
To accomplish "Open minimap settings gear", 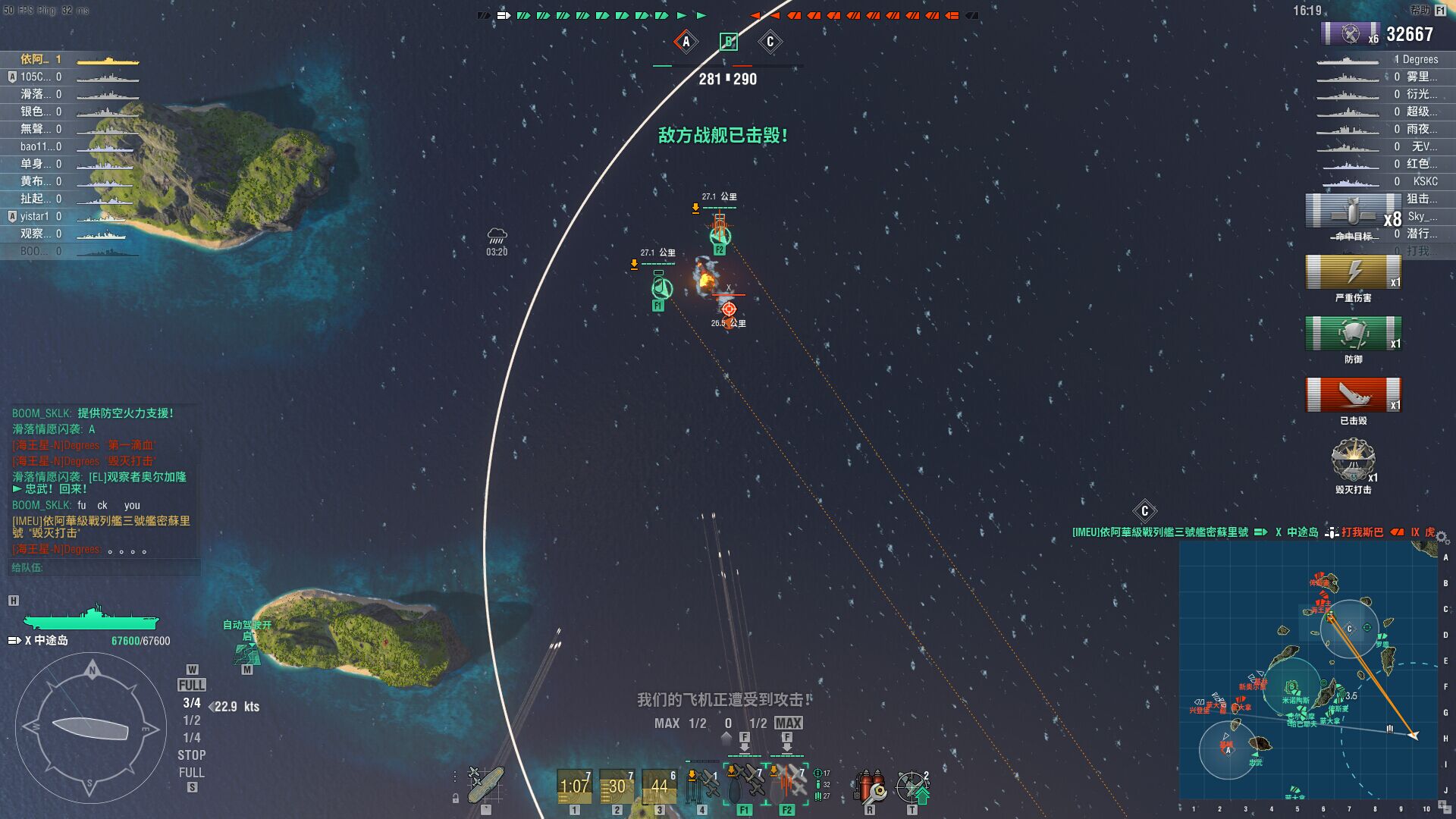I will point(1442,538).
